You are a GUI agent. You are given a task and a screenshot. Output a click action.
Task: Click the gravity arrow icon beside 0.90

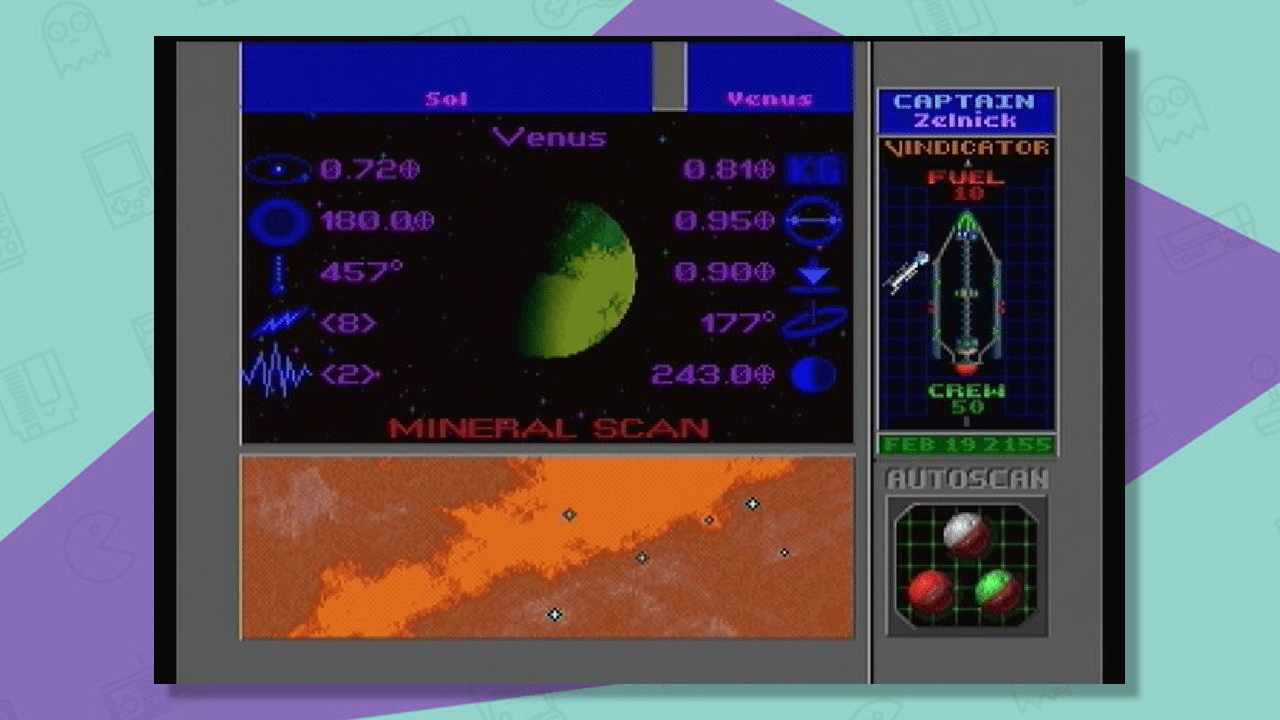click(815, 272)
